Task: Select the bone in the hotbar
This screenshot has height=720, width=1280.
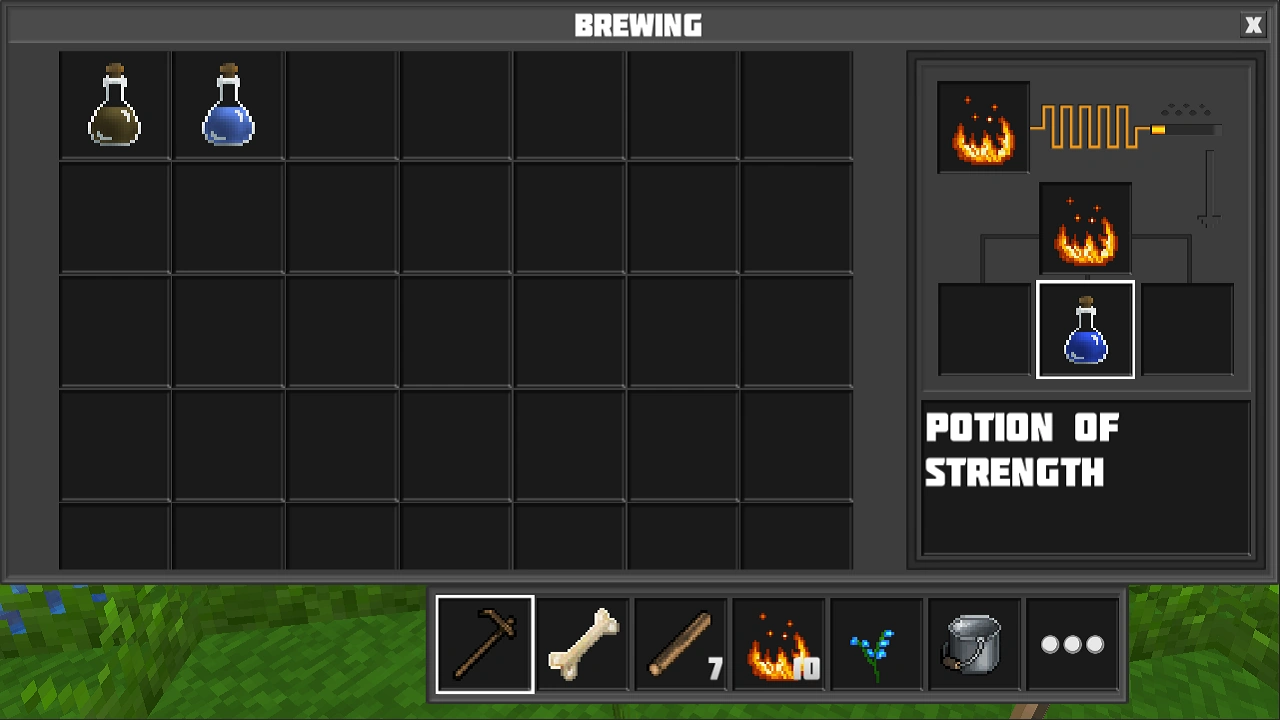Action: tap(582, 643)
